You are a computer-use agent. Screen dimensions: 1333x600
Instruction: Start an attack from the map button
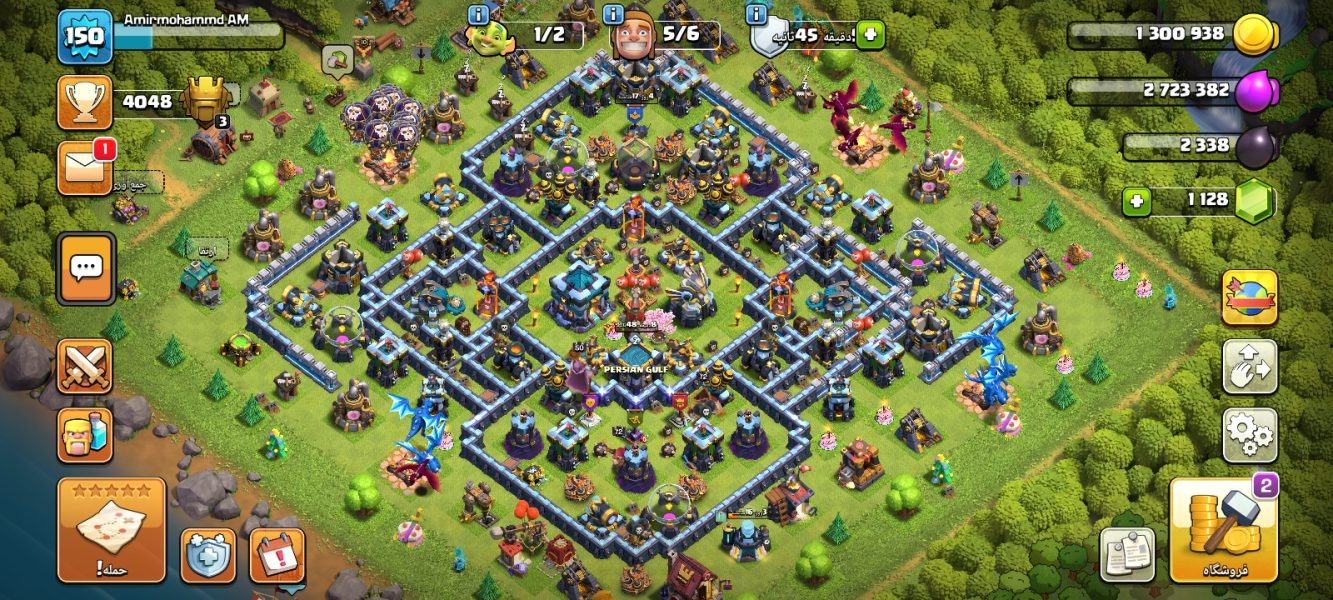pyautogui.click(x=111, y=530)
